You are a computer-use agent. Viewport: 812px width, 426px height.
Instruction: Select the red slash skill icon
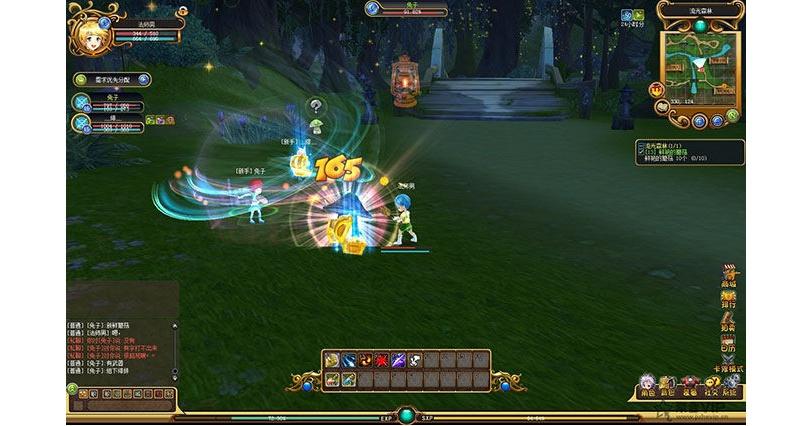pyautogui.click(x=380, y=361)
